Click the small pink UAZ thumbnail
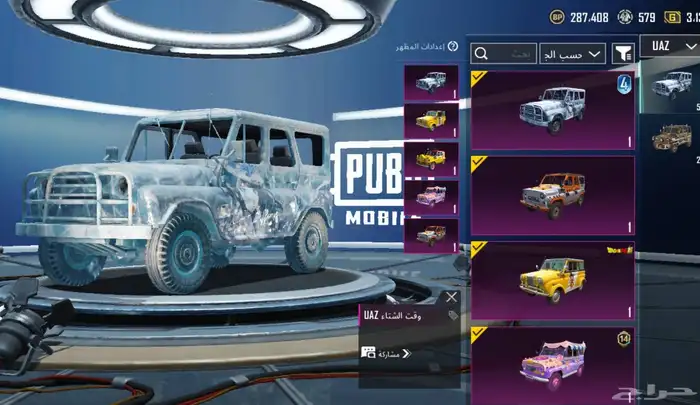 [431, 196]
